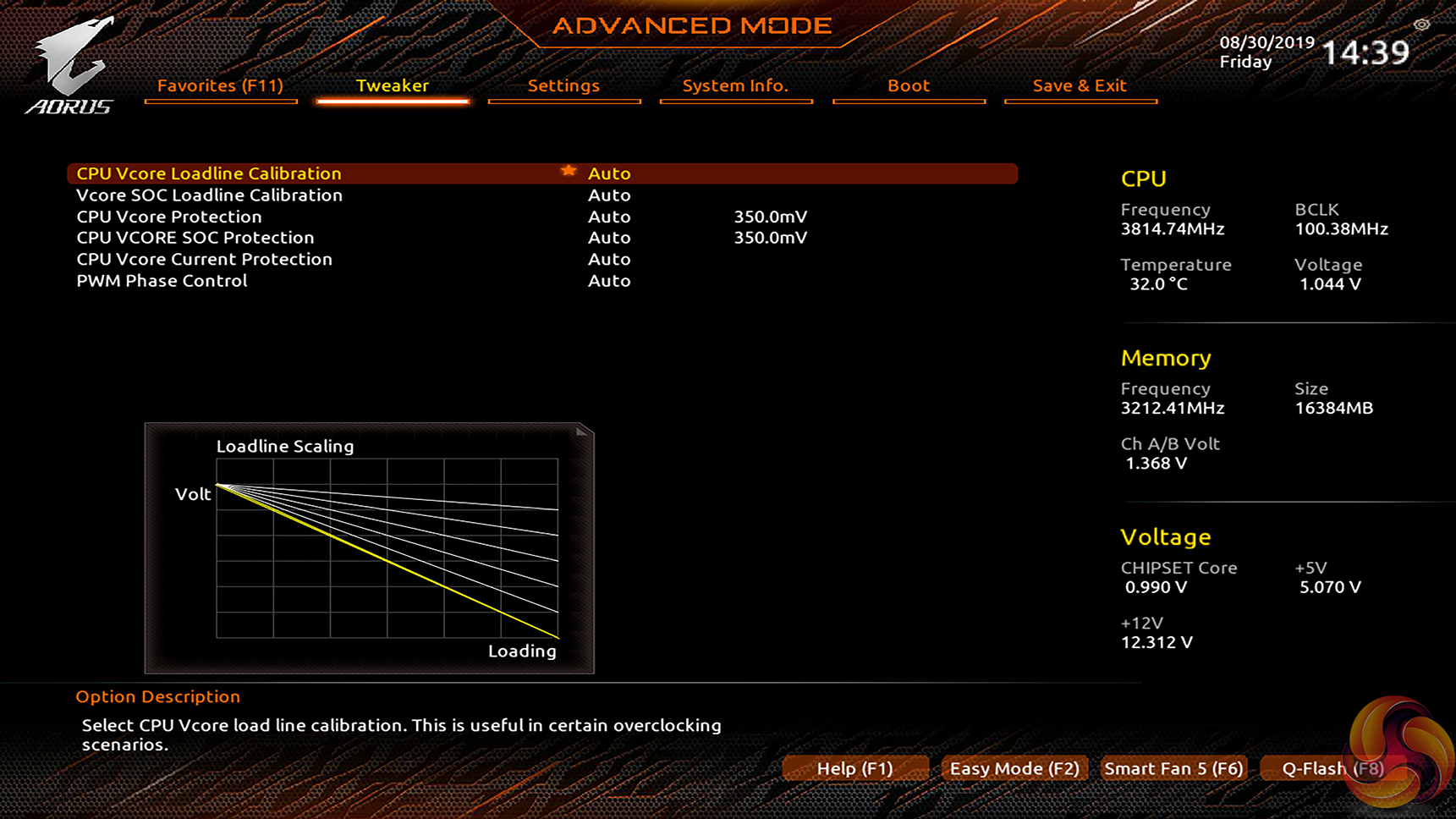Choose CPU Vcore Current Protection setting
This screenshot has width=1456, height=819.
pos(204,259)
